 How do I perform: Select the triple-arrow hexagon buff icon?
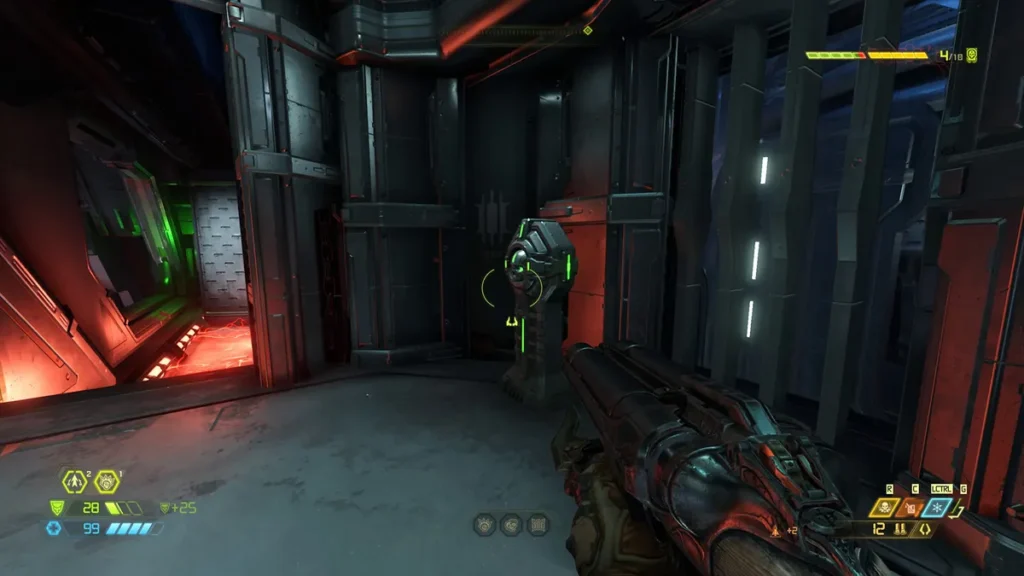pos(74,482)
